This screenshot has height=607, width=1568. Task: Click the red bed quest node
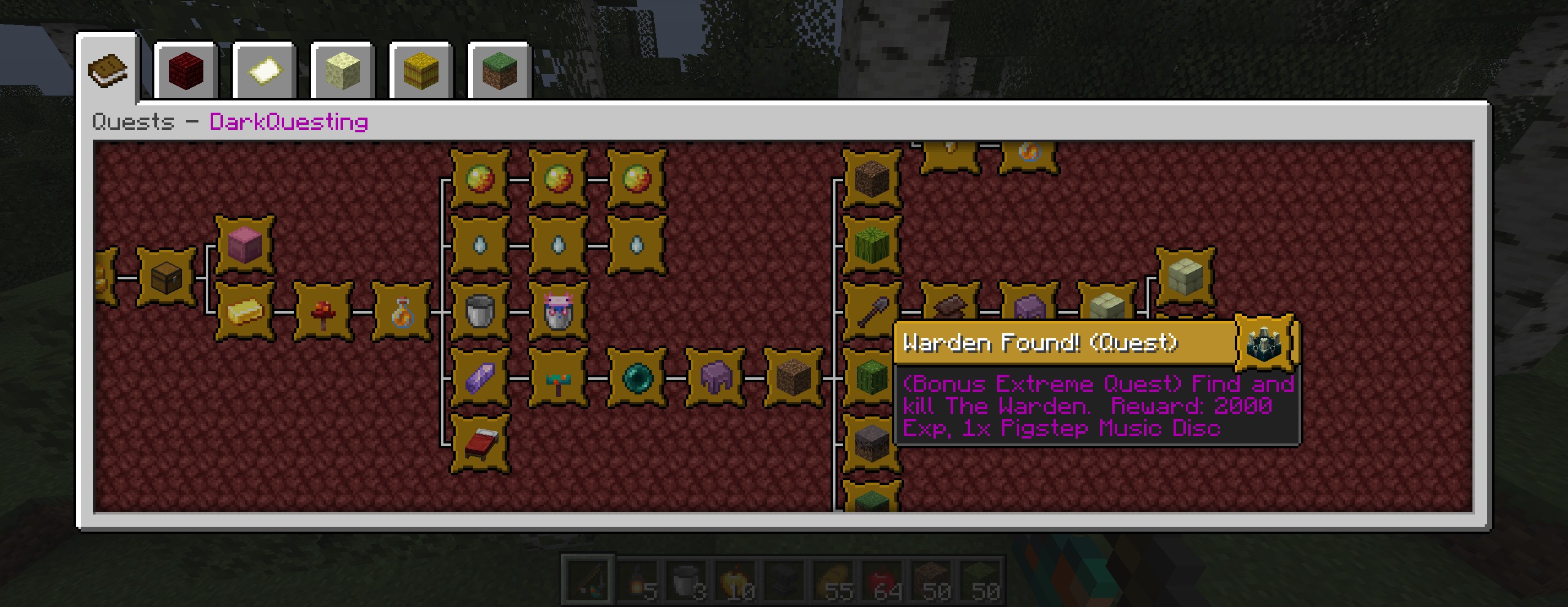coord(480,443)
